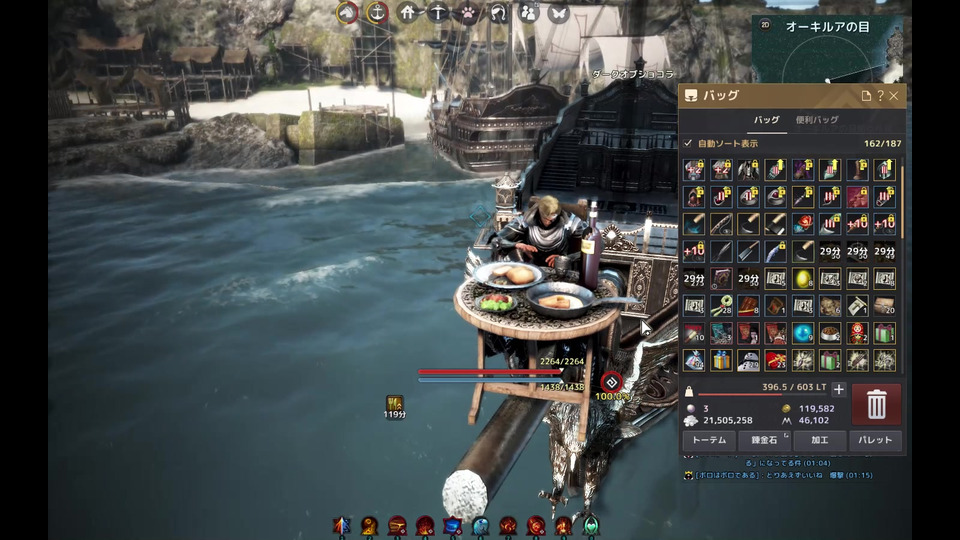The height and width of the screenshot is (540, 960).
Task: Open the house icon menu
Action: 407,12
